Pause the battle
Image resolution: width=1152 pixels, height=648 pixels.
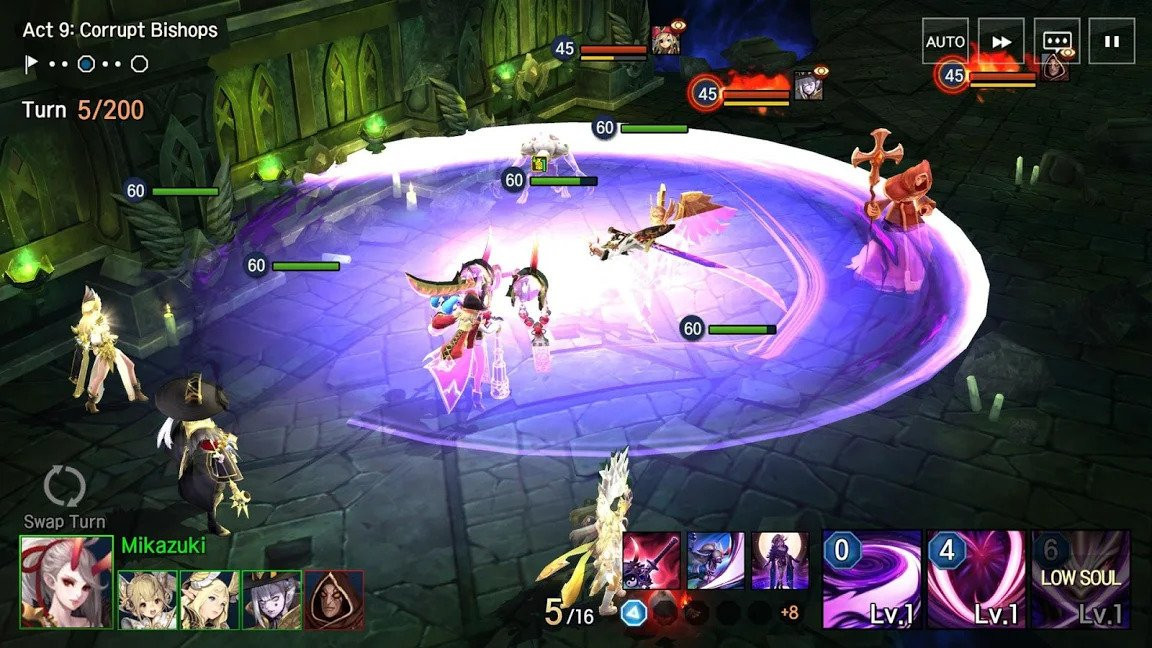1112,42
